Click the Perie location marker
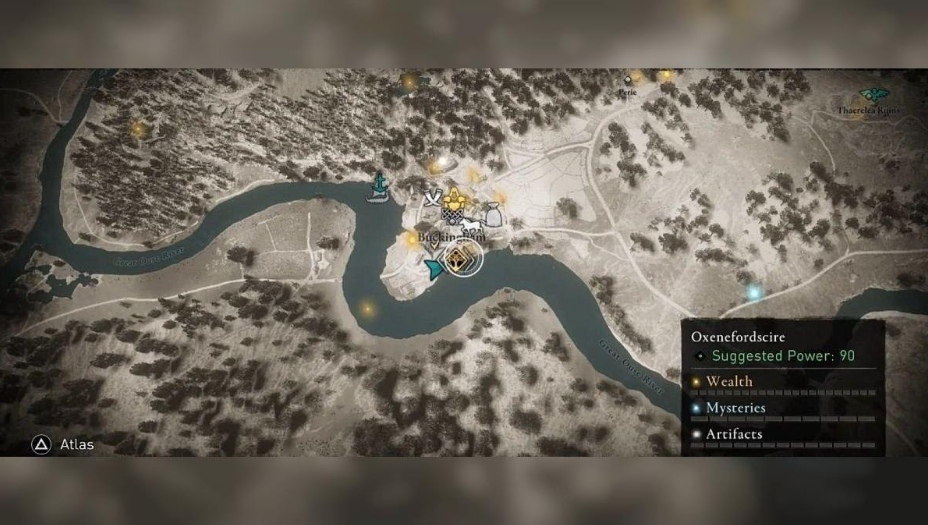The height and width of the screenshot is (525, 928). pos(628,80)
